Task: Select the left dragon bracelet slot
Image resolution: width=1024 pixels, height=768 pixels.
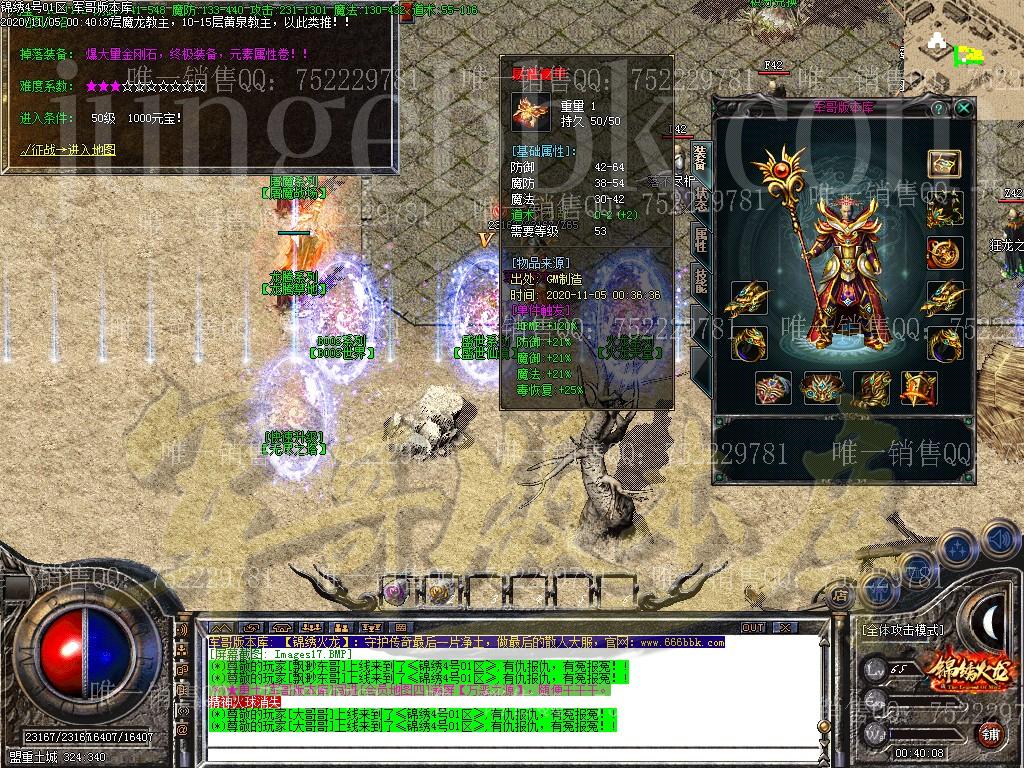Action: click(748, 298)
